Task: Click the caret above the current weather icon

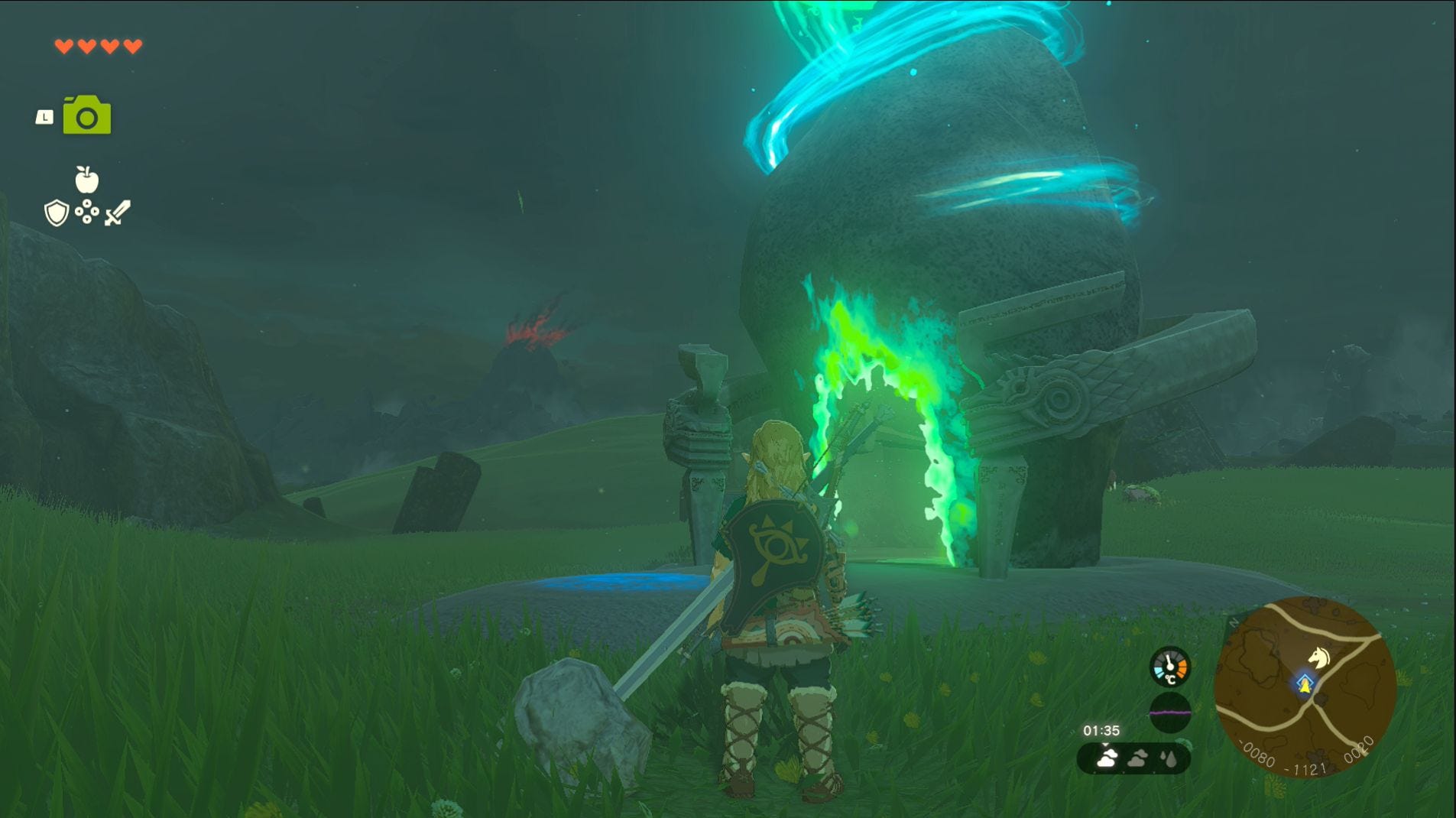Action: click(x=1105, y=744)
